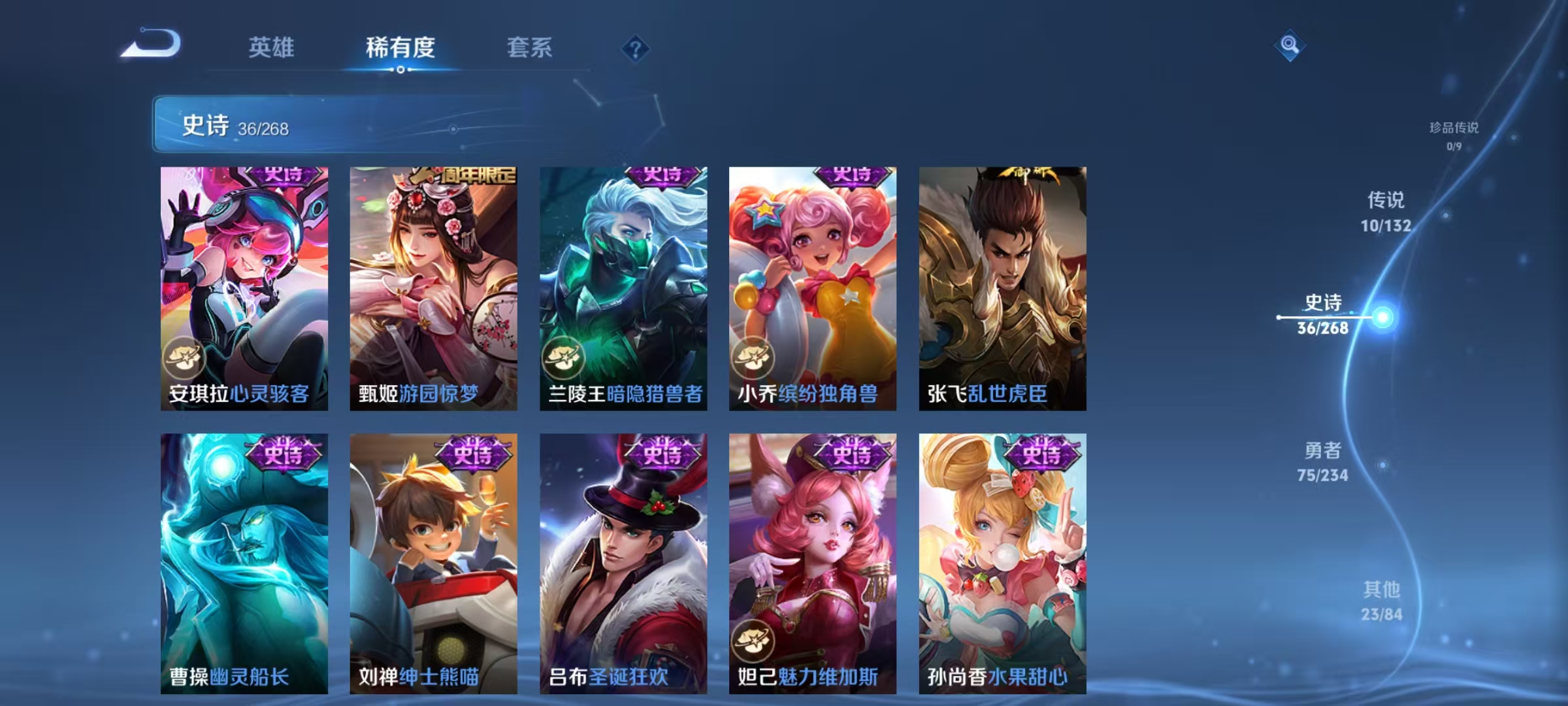Click the star element fragment icon on 安琪拉 card
Viewport: 1568px width, 706px height.
pyautogui.click(x=186, y=358)
